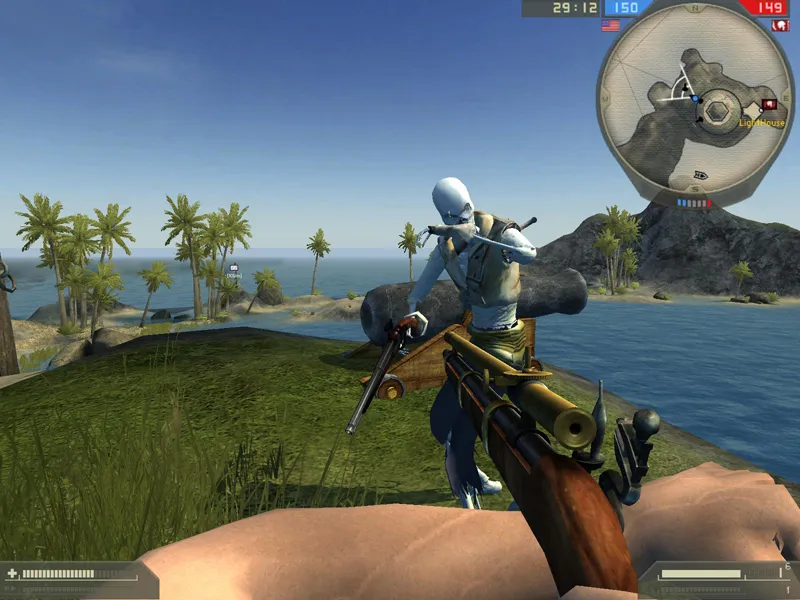The width and height of the screenshot is (800, 600).
Task: Select the ship marker on the minimap
Action: [x=701, y=175]
